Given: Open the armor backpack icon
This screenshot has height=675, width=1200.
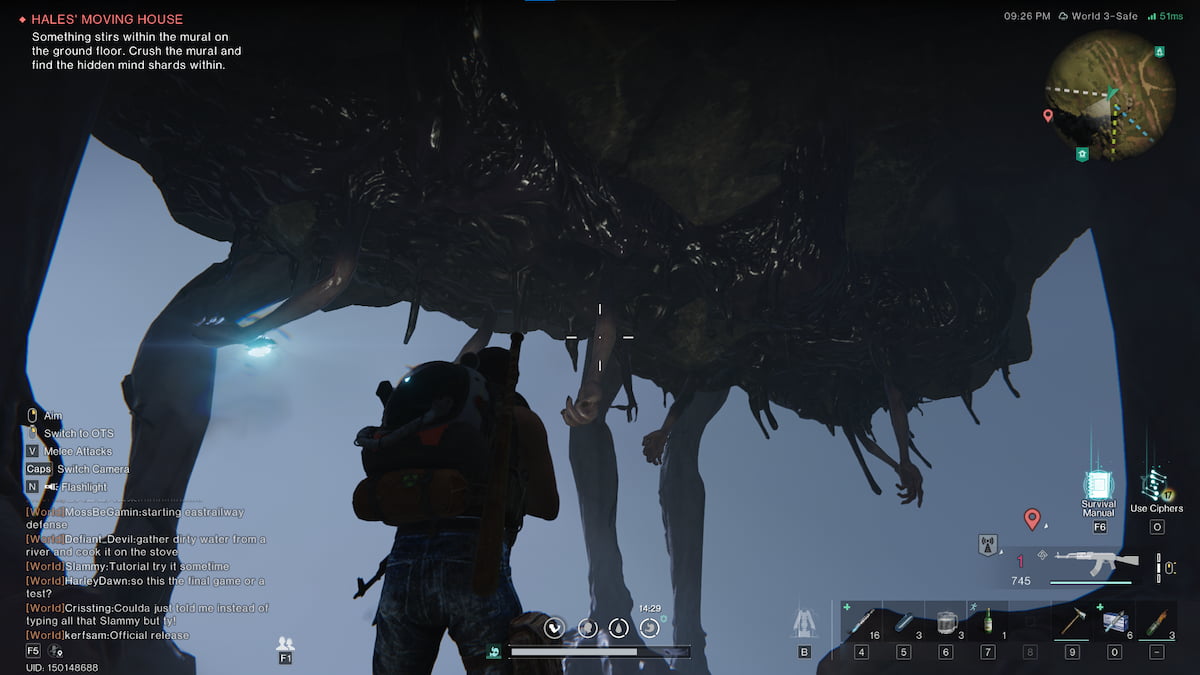Looking at the screenshot, I should (x=803, y=624).
